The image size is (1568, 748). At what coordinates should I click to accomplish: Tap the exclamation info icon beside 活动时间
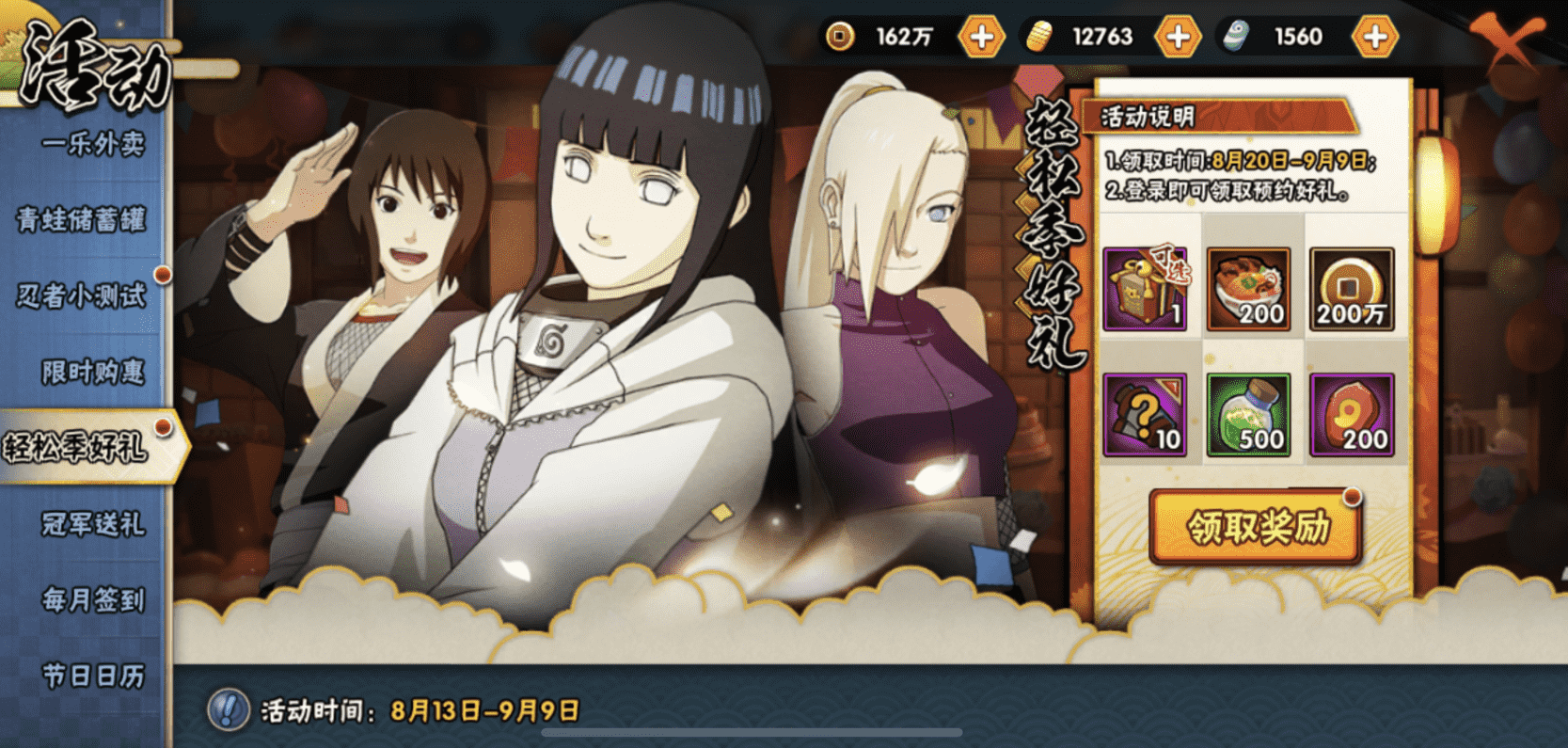(228, 709)
